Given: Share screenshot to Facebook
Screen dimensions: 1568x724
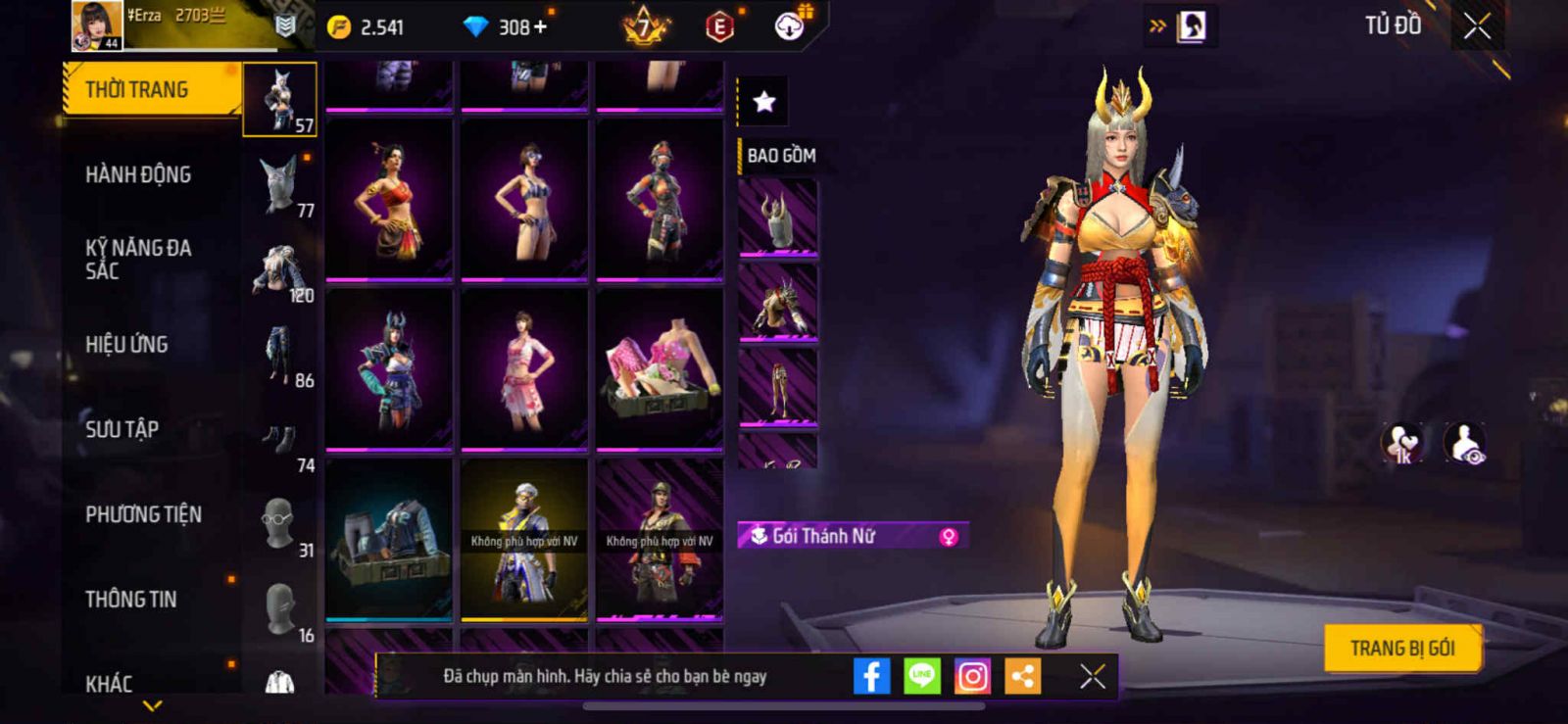Looking at the screenshot, I should pos(871,676).
